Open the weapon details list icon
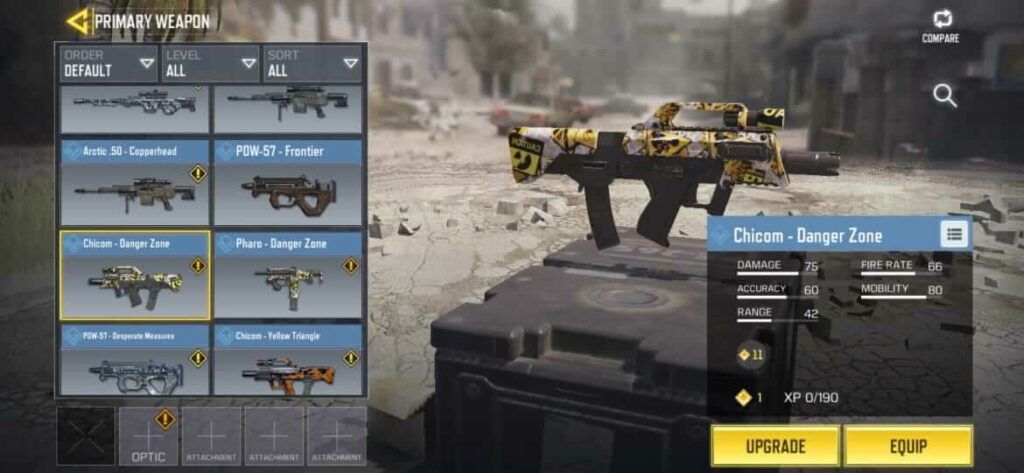Image resolution: width=1024 pixels, height=473 pixels. [955, 234]
